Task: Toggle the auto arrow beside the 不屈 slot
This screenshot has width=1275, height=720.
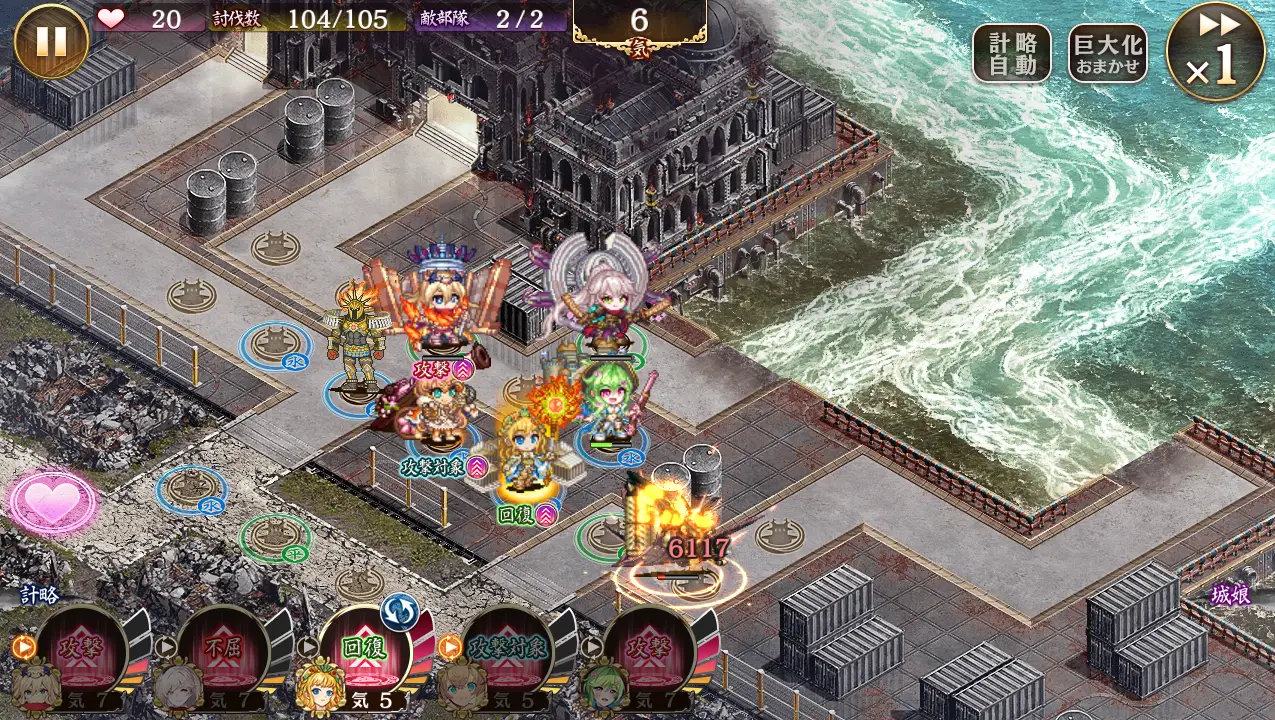Action: (x=166, y=647)
